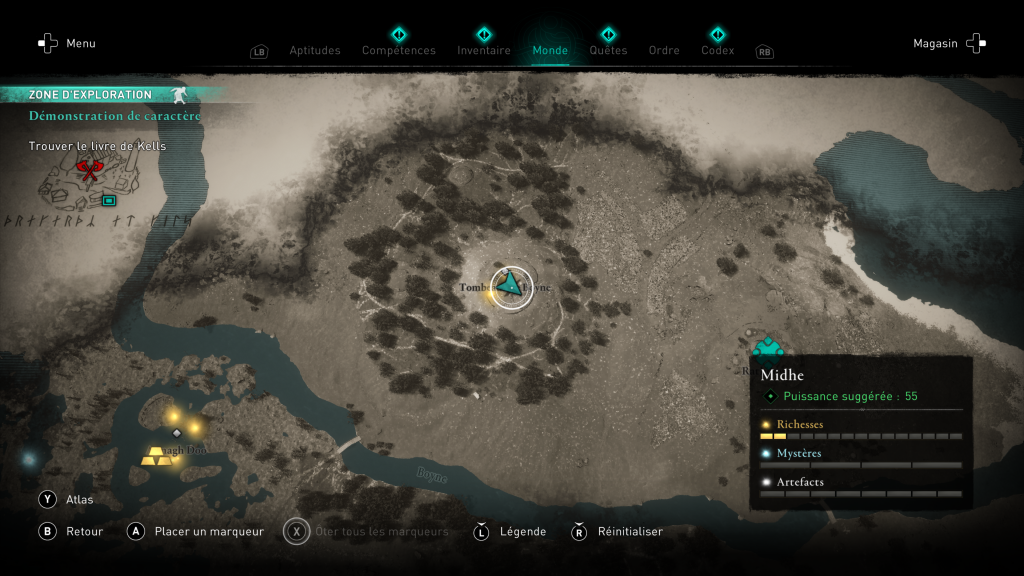1024x576 pixels.
Task: Open the Ordre tab
Action: [x=664, y=50]
